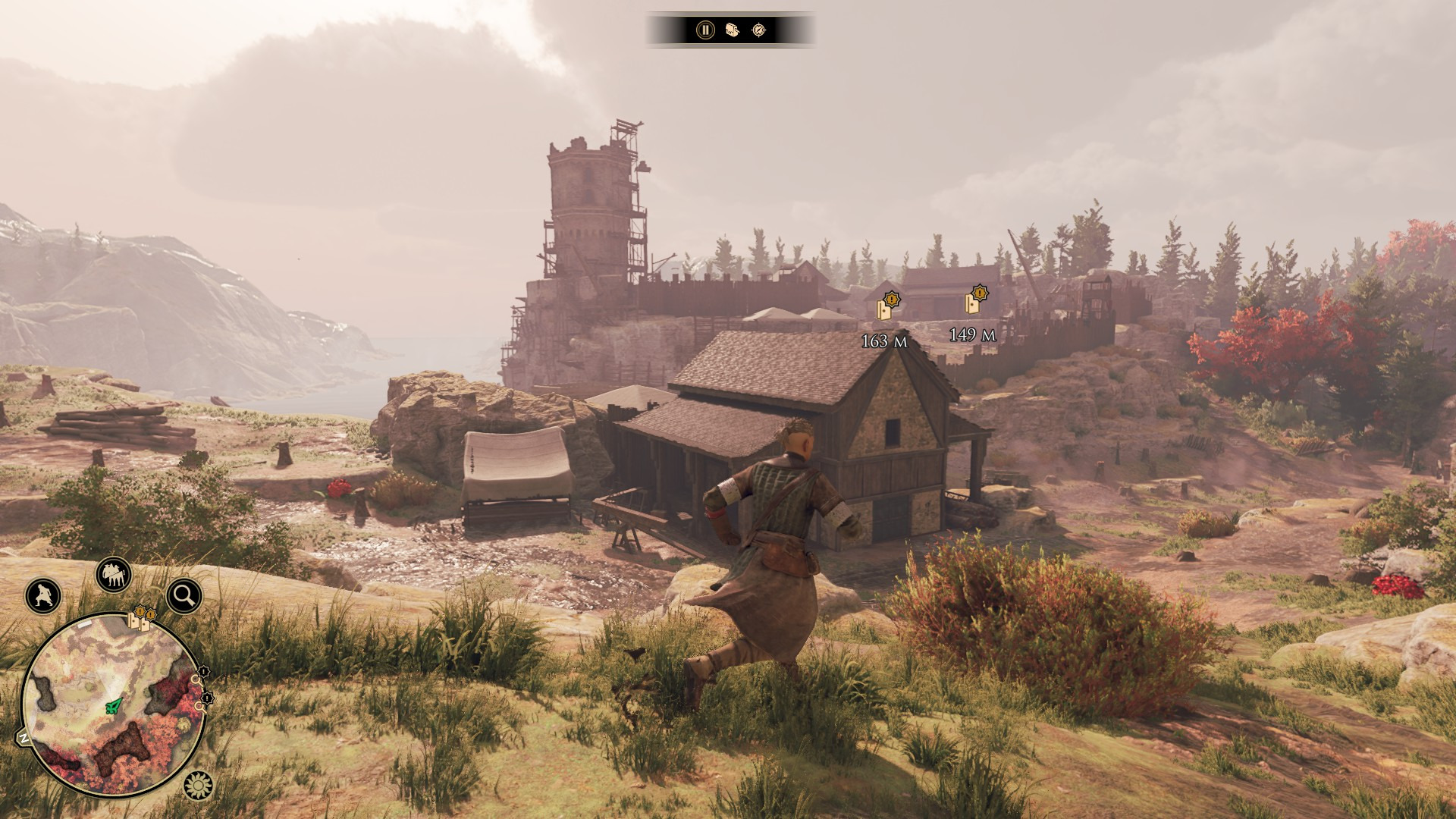Open the satchel bag icon
The height and width of the screenshot is (819, 1456).
[732, 30]
